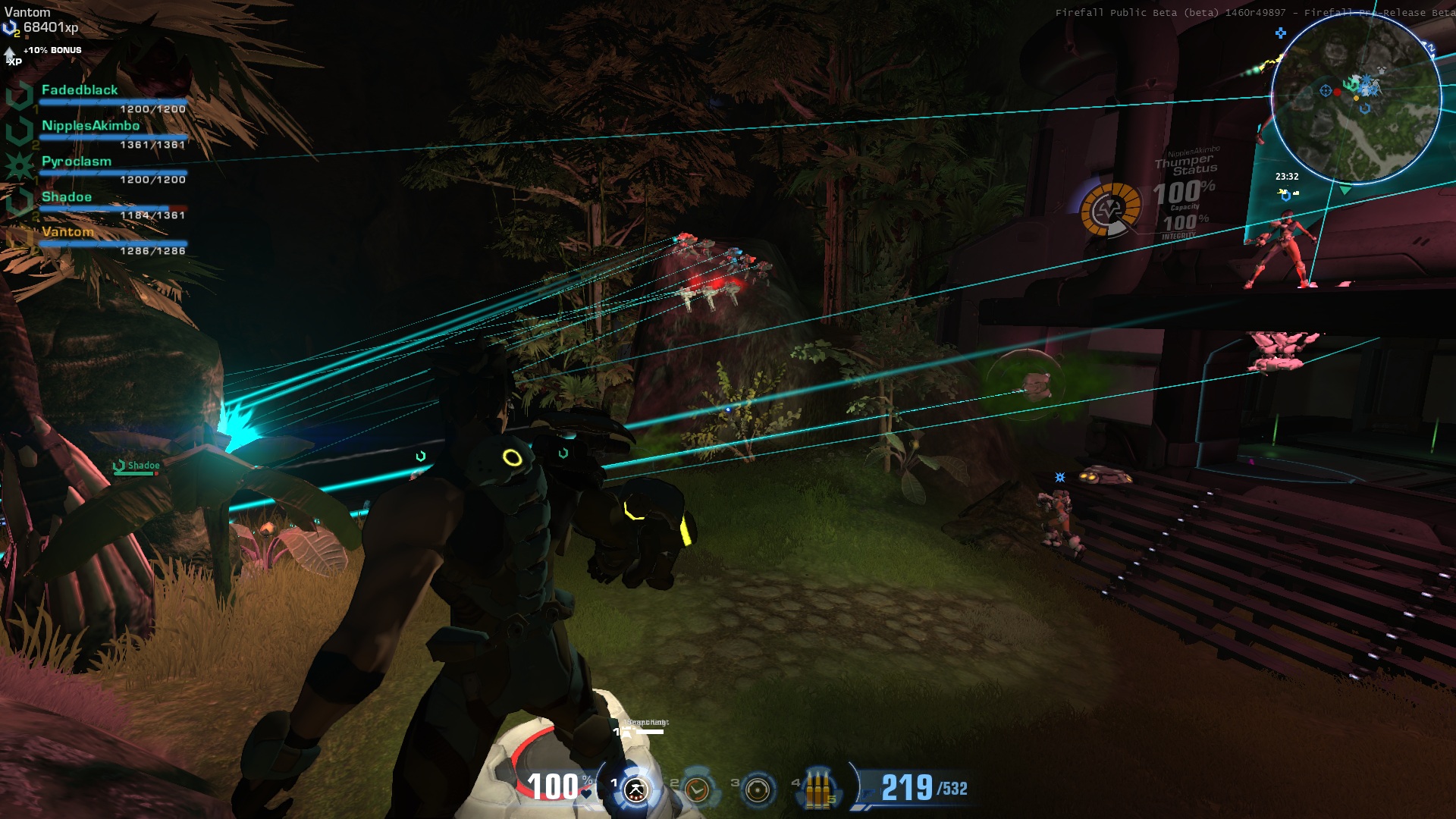The height and width of the screenshot is (819, 1456).
Task: Click Pyroclasm's squad entry
Action: point(77,162)
